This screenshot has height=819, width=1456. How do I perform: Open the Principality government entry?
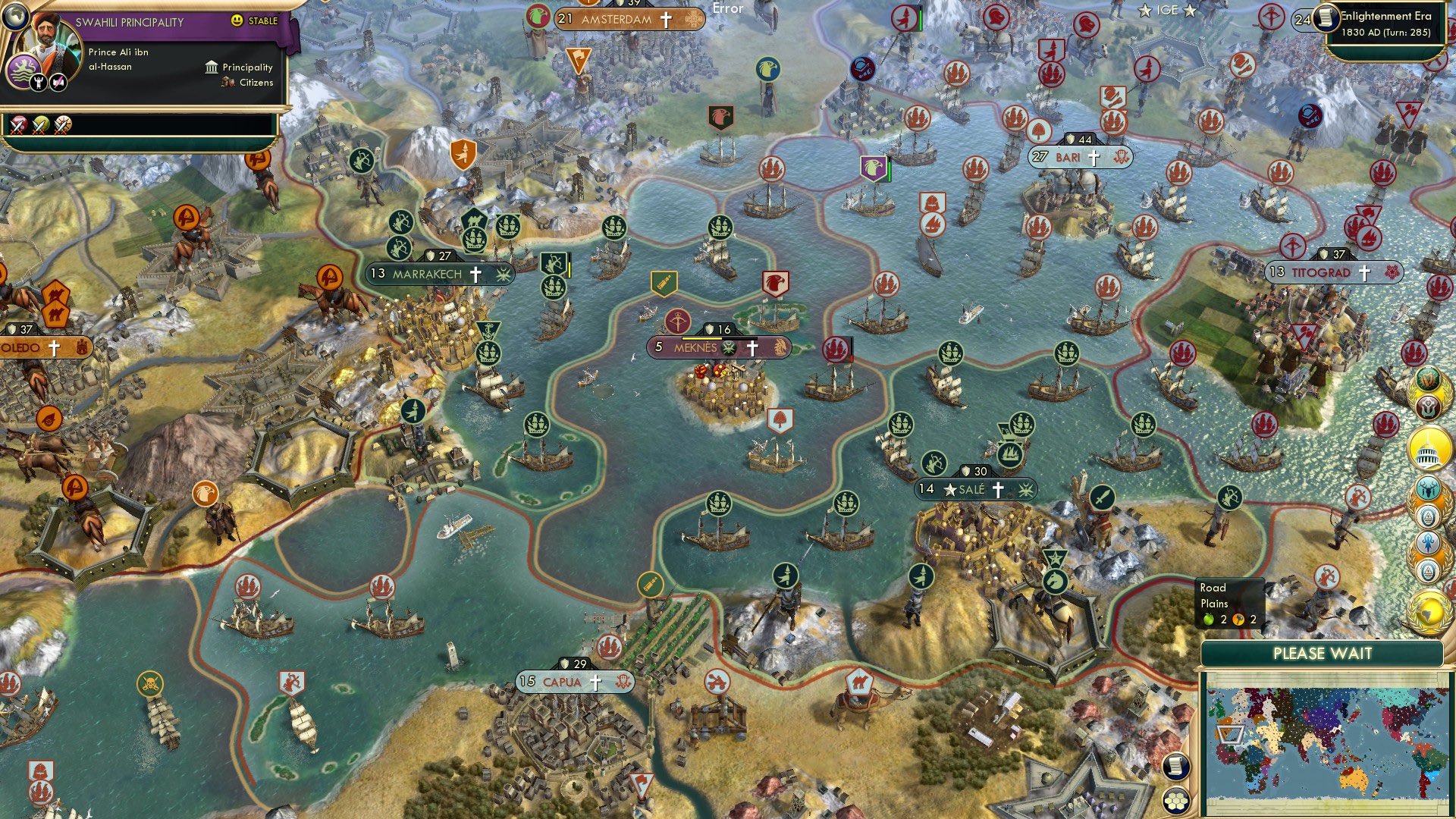click(239, 67)
